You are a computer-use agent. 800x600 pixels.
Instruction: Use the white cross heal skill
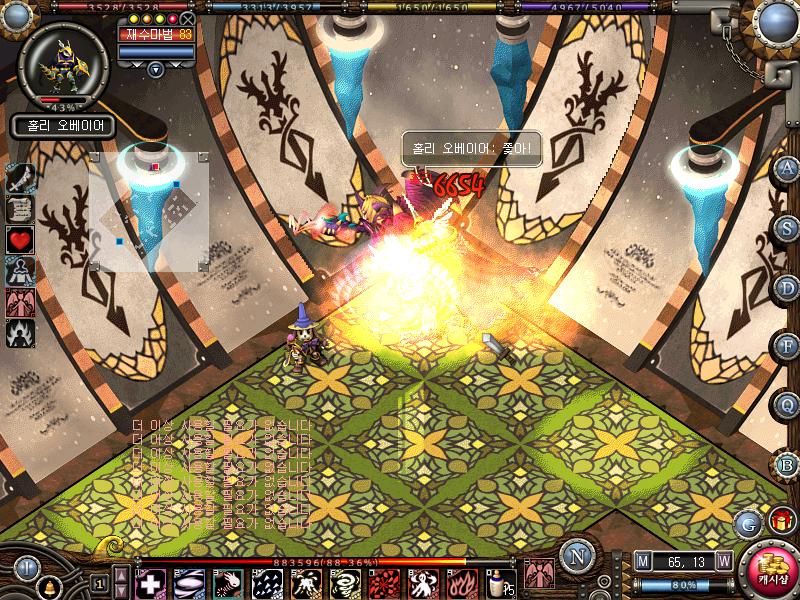(150, 583)
